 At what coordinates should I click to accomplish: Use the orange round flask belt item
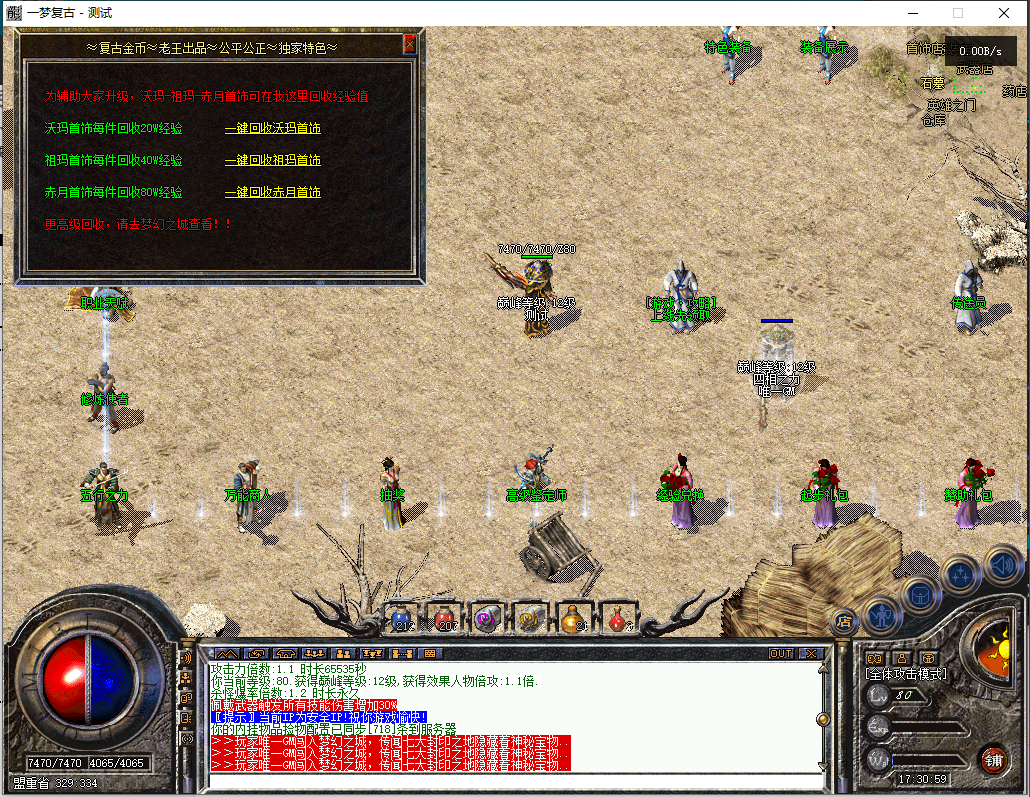(x=572, y=617)
